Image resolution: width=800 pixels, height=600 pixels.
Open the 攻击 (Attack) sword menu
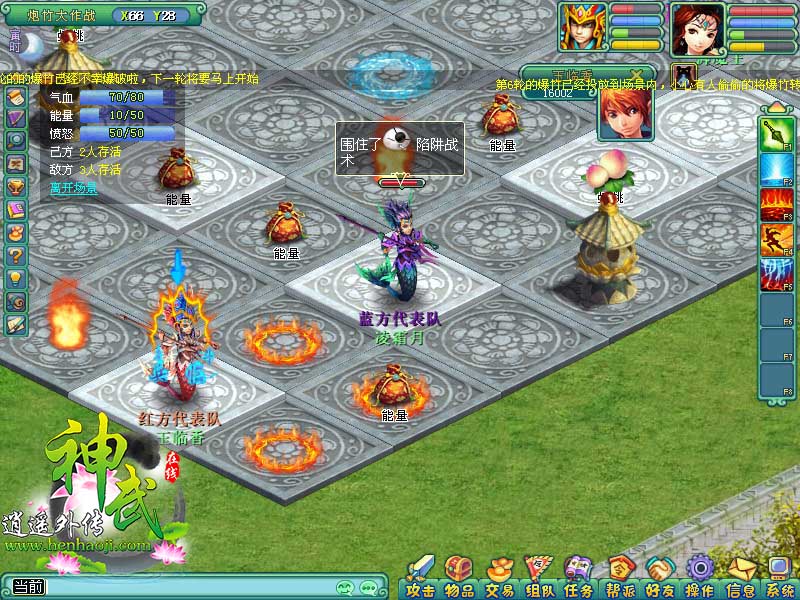pyautogui.click(x=421, y=575)
